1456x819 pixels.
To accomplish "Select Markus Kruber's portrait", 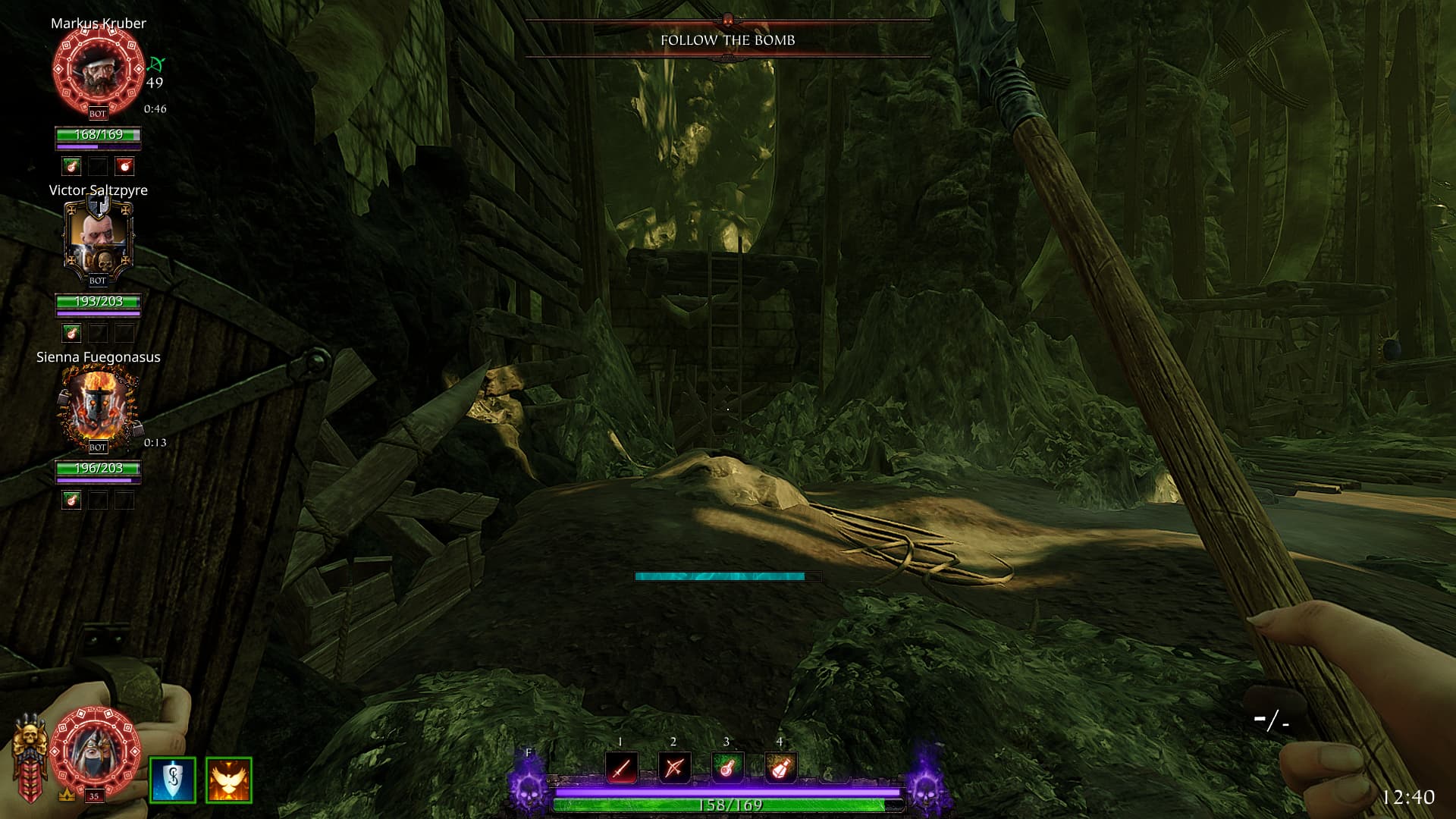I will coord(98,70).
